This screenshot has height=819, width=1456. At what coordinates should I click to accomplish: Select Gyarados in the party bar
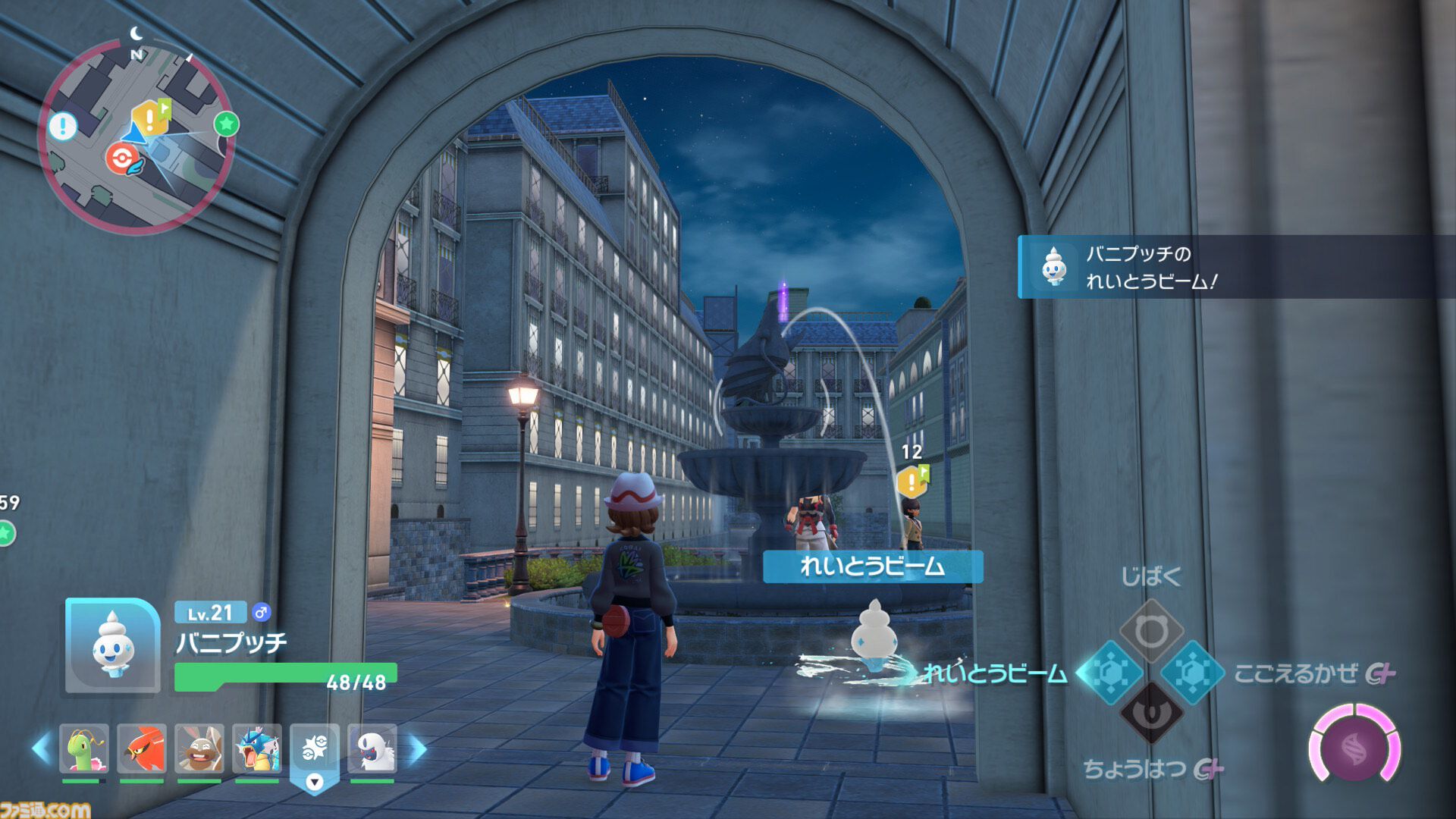coord(257,748)
